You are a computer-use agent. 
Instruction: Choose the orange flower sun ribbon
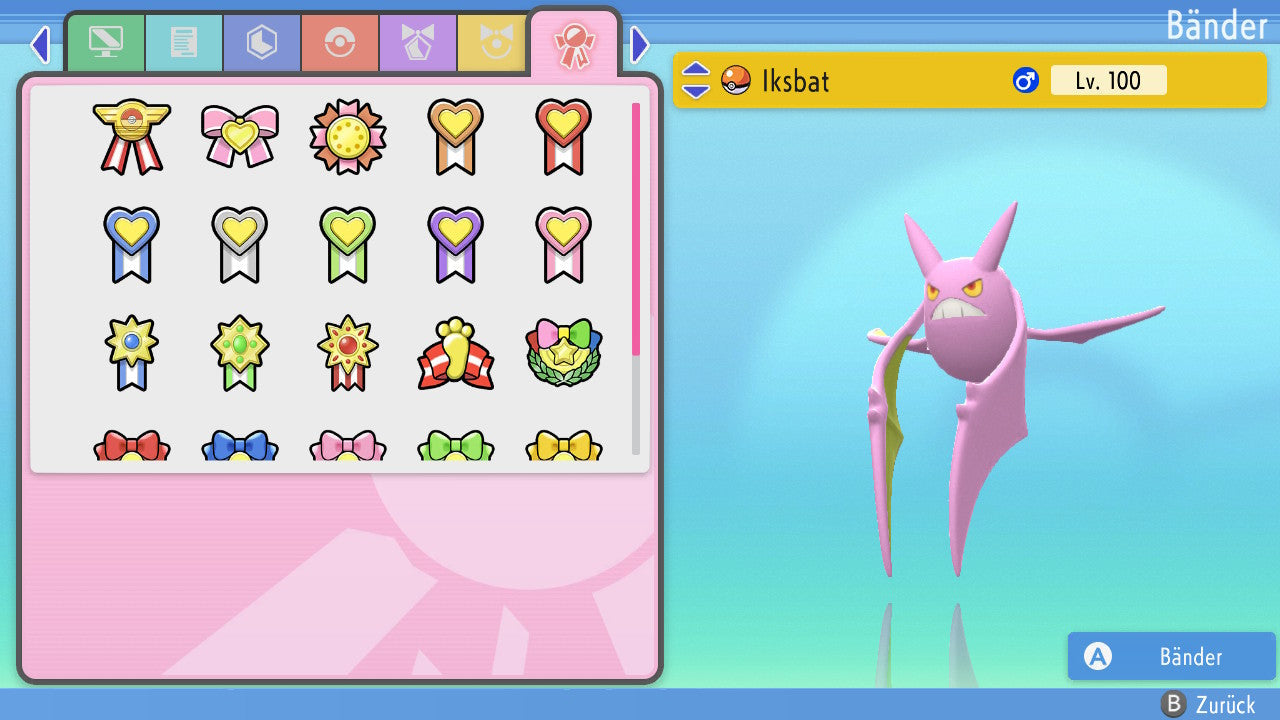click(347, 137)
